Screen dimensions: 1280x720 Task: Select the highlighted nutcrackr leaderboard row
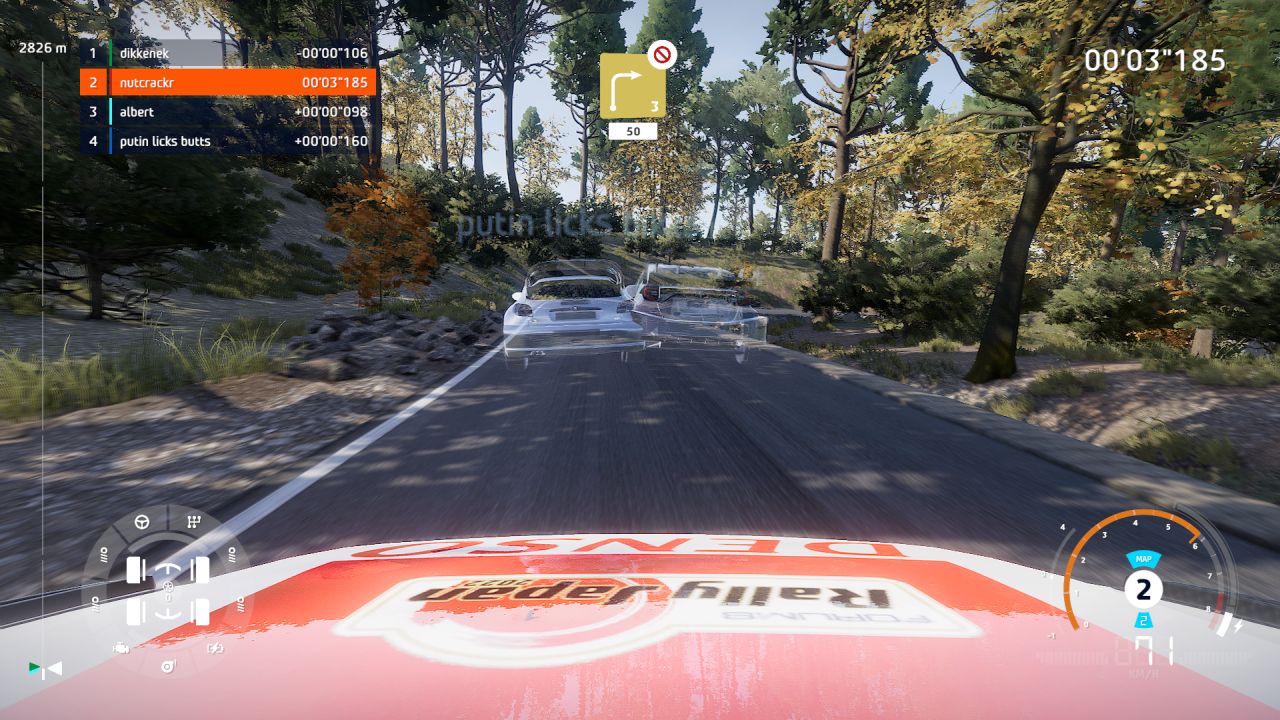[228, 82]
